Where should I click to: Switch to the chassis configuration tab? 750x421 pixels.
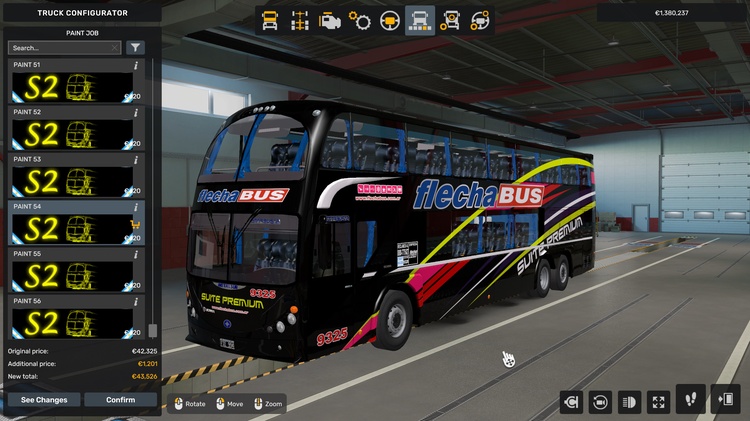(x=299, y=20)
